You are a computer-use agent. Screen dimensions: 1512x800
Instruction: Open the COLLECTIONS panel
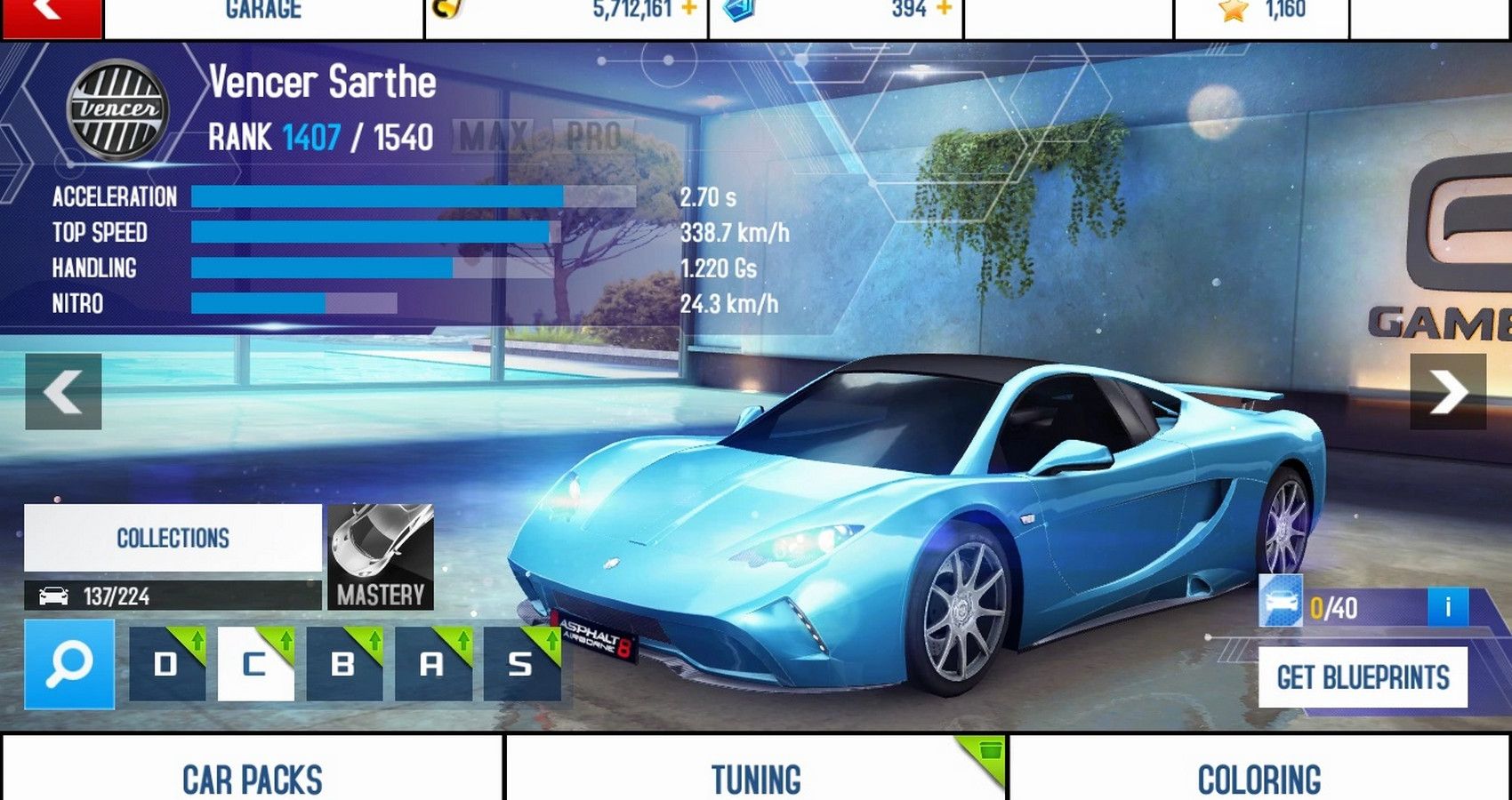coord(173,538)
